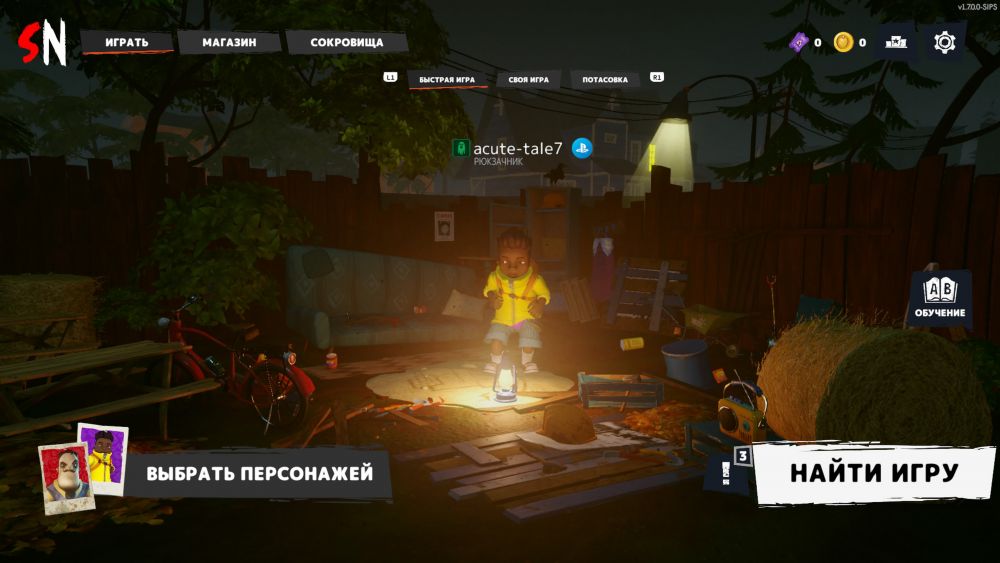This screenshot has height=563, width=1000.
Task: Start matchmaking with НАЙТИ ИГРУ
Action: coord(874,473)
